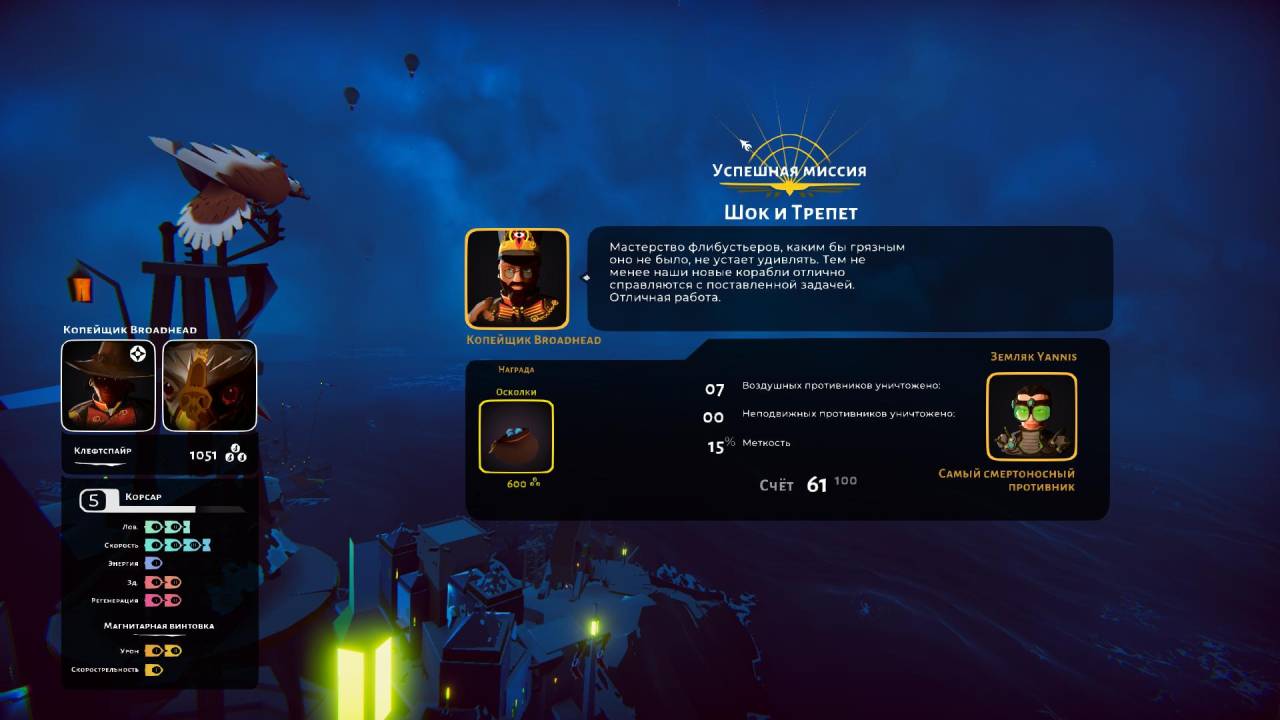This screenshot has width=1280, height=720.
Task: Click the Копейщик Broadhead speaker portrait
Action: (x=517, y=279)
